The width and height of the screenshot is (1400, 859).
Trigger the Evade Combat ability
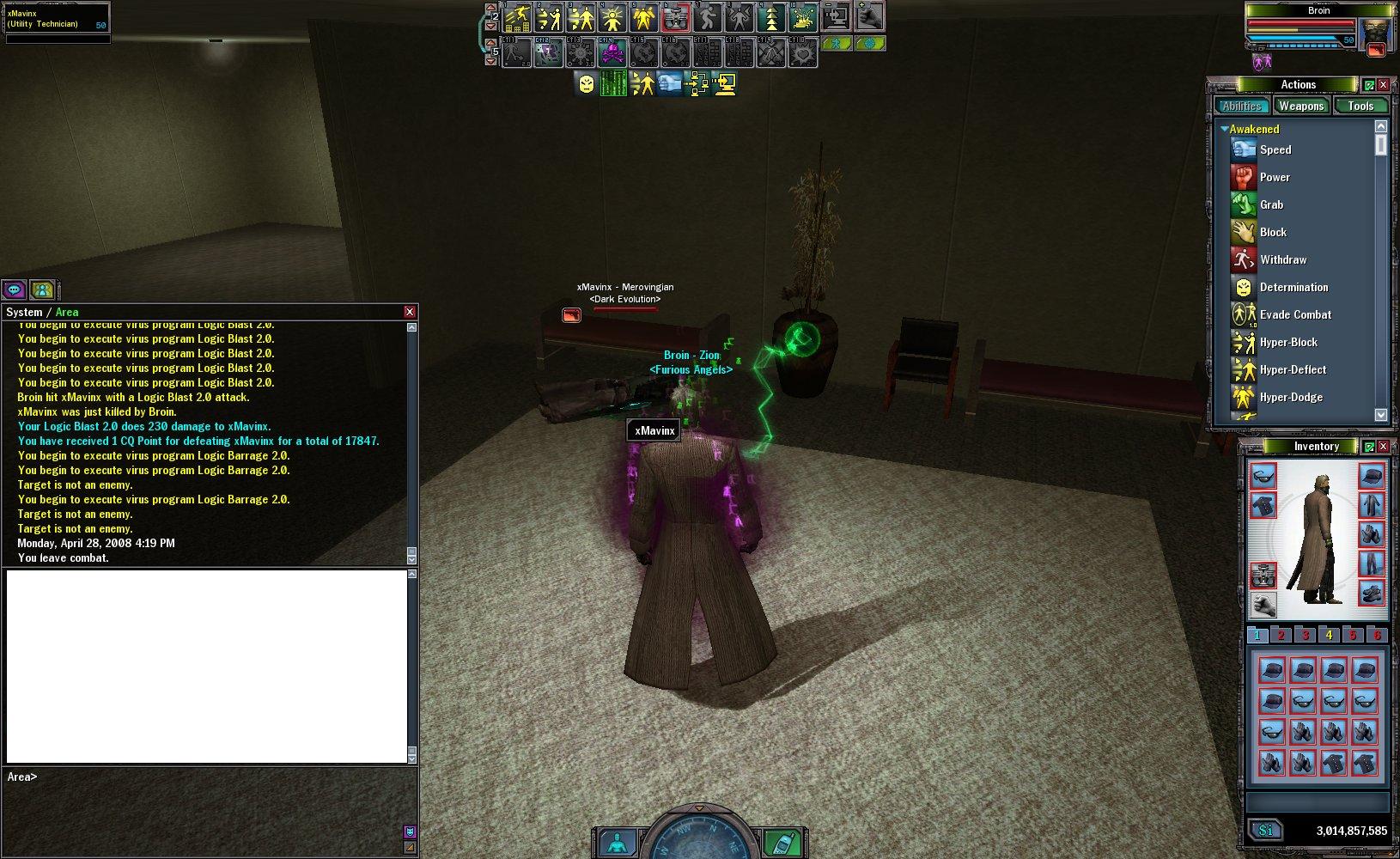click(1294, 314)
